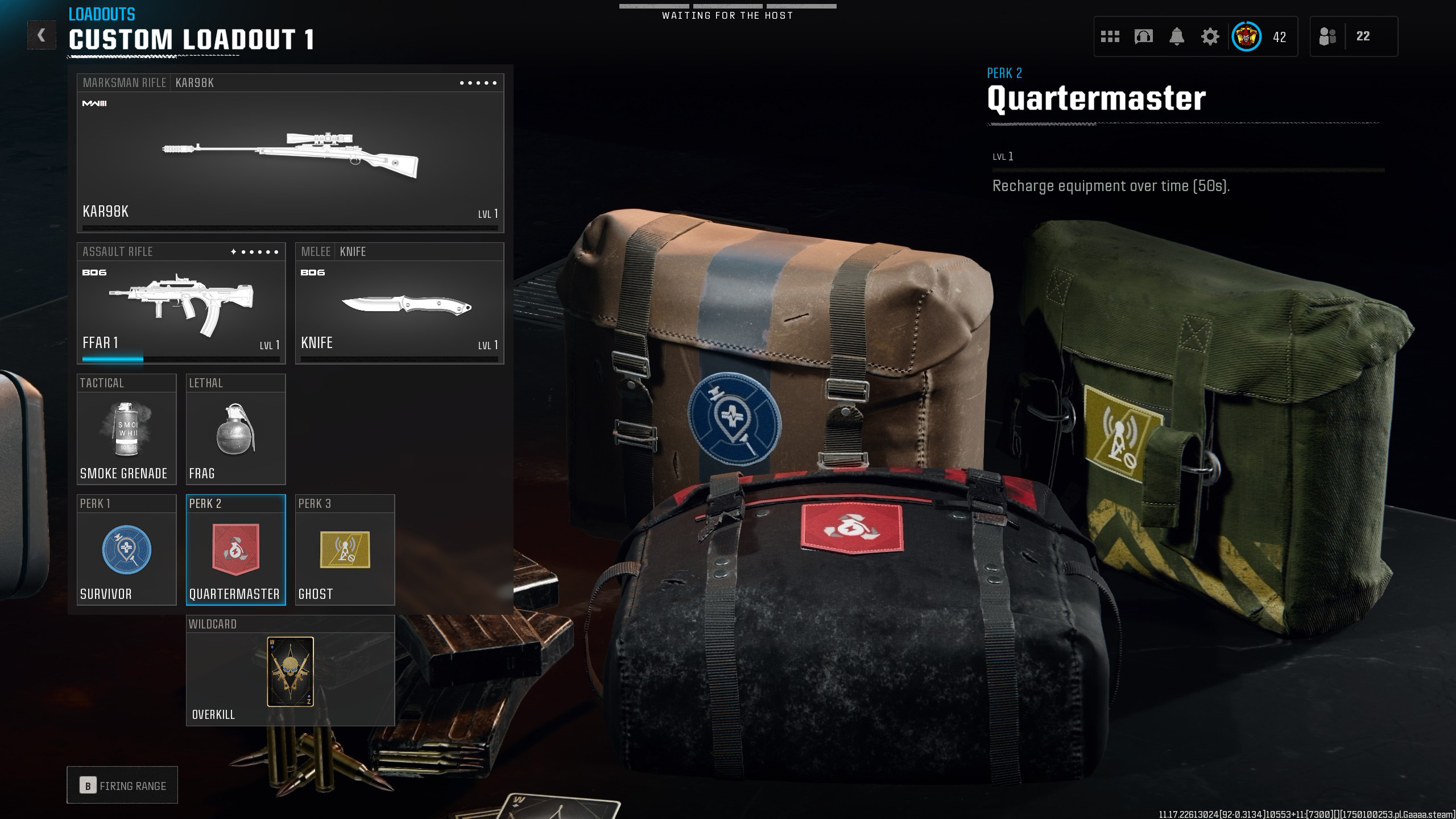The height and width of the screenshot is (819, 1456).
Task: Open the headset audio icon
Action: point(1143,37)
